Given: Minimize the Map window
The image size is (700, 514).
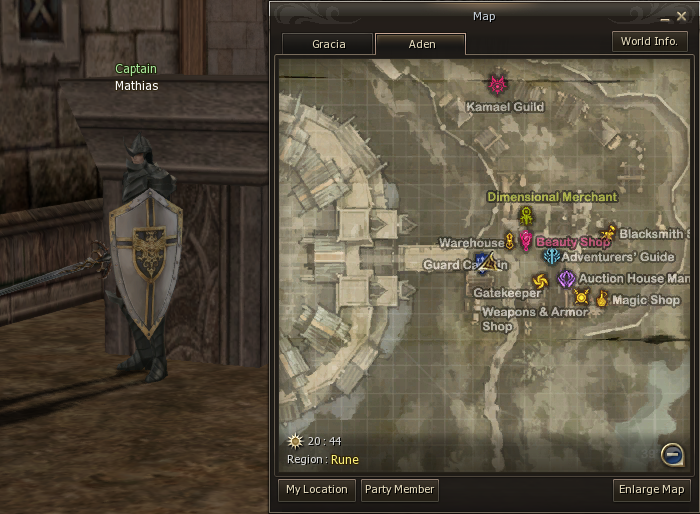Looking at the screenshot, I should (667, 17).
